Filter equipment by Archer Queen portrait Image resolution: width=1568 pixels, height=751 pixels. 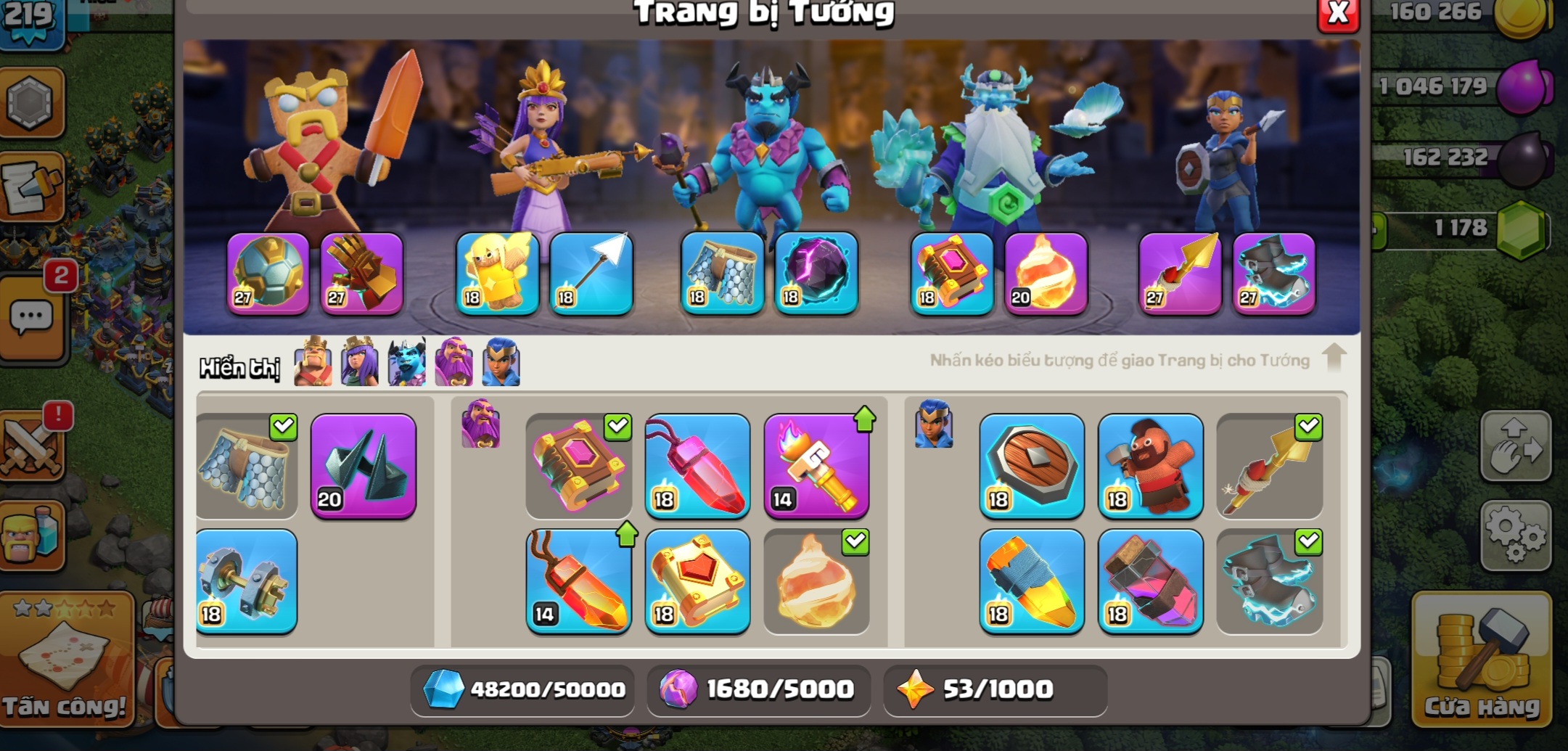[359, 362]
